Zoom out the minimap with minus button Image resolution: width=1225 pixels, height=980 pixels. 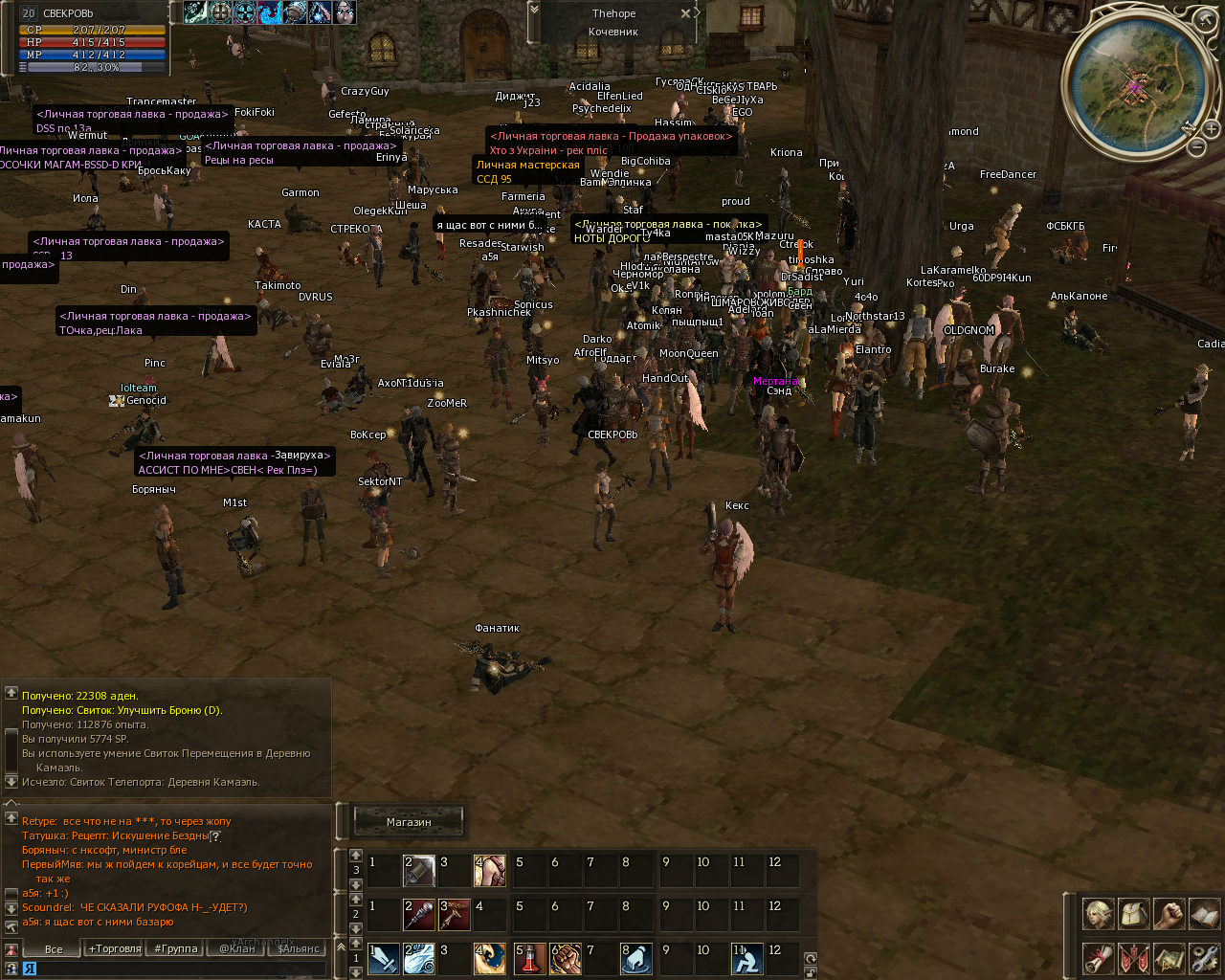coord(1196,147)
